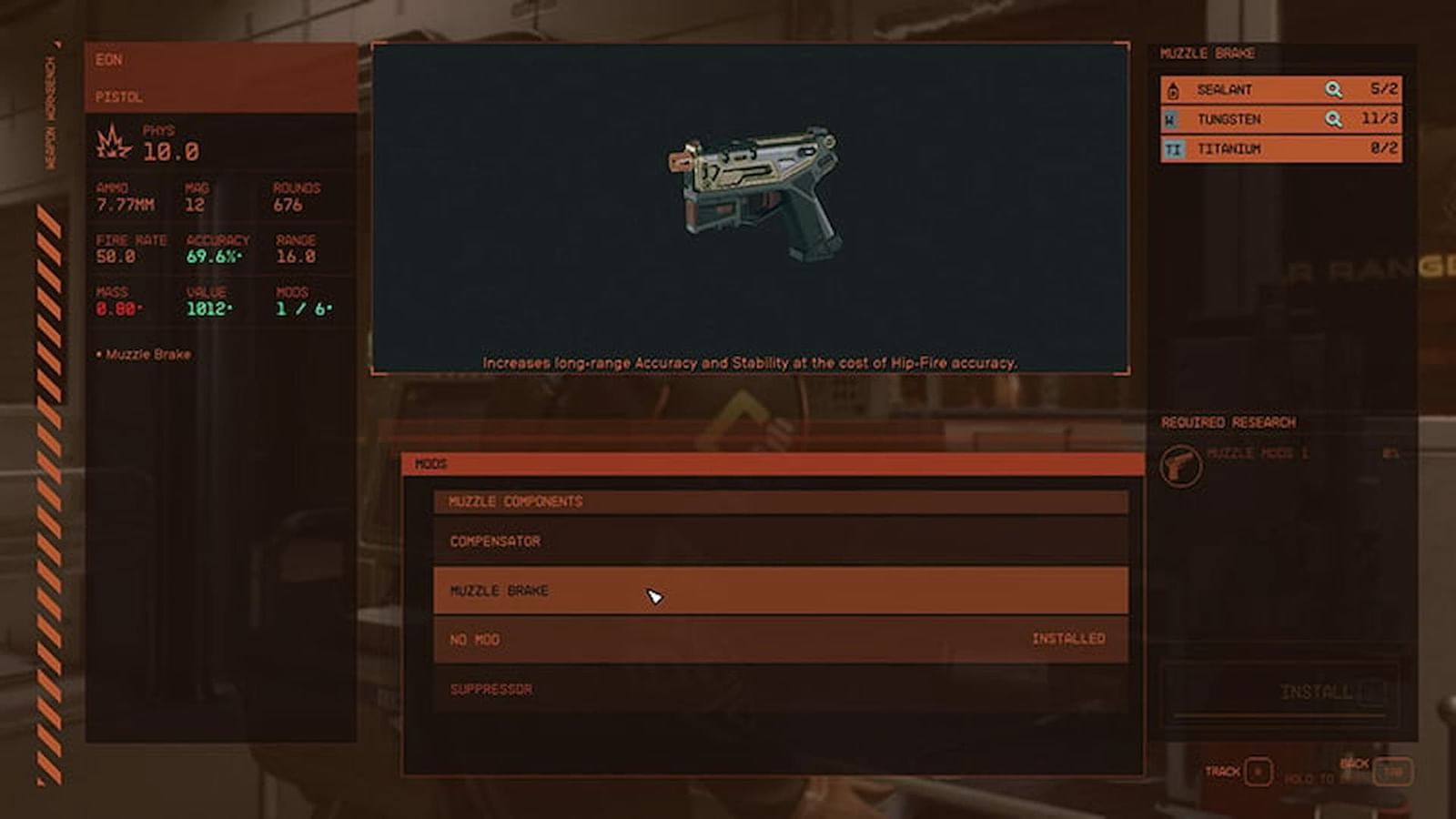This screenshot has width=1456, height=819.
Task: Click the pistol icon beside Muzzle Mods 1
Action: click(1180, 460)
